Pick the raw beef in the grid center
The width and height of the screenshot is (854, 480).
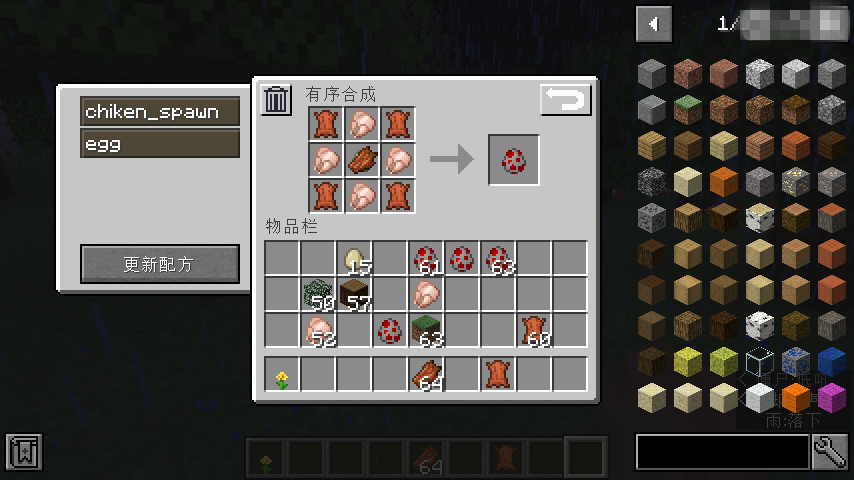(x=362, y=160)
